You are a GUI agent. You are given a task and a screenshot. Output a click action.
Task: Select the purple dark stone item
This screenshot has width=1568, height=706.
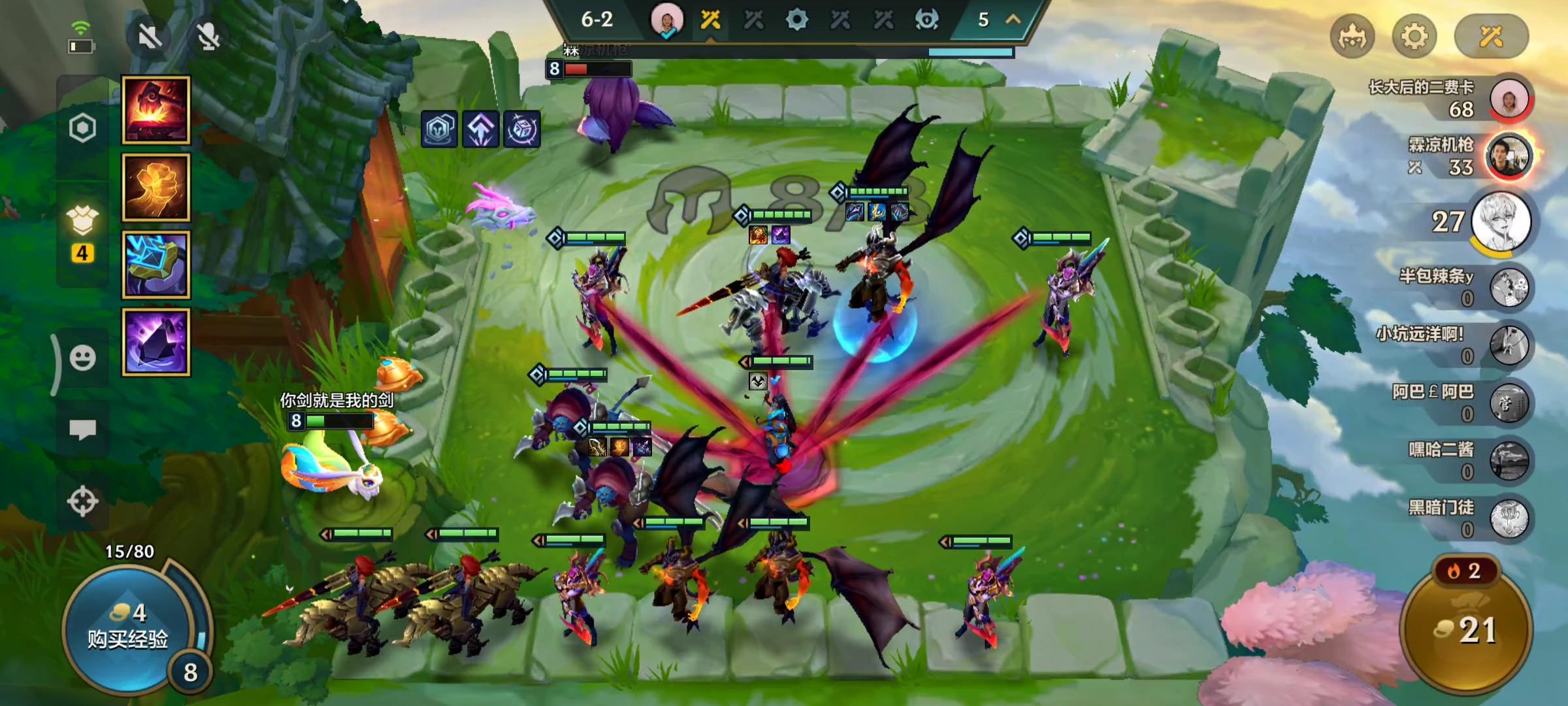coord(156,342)
